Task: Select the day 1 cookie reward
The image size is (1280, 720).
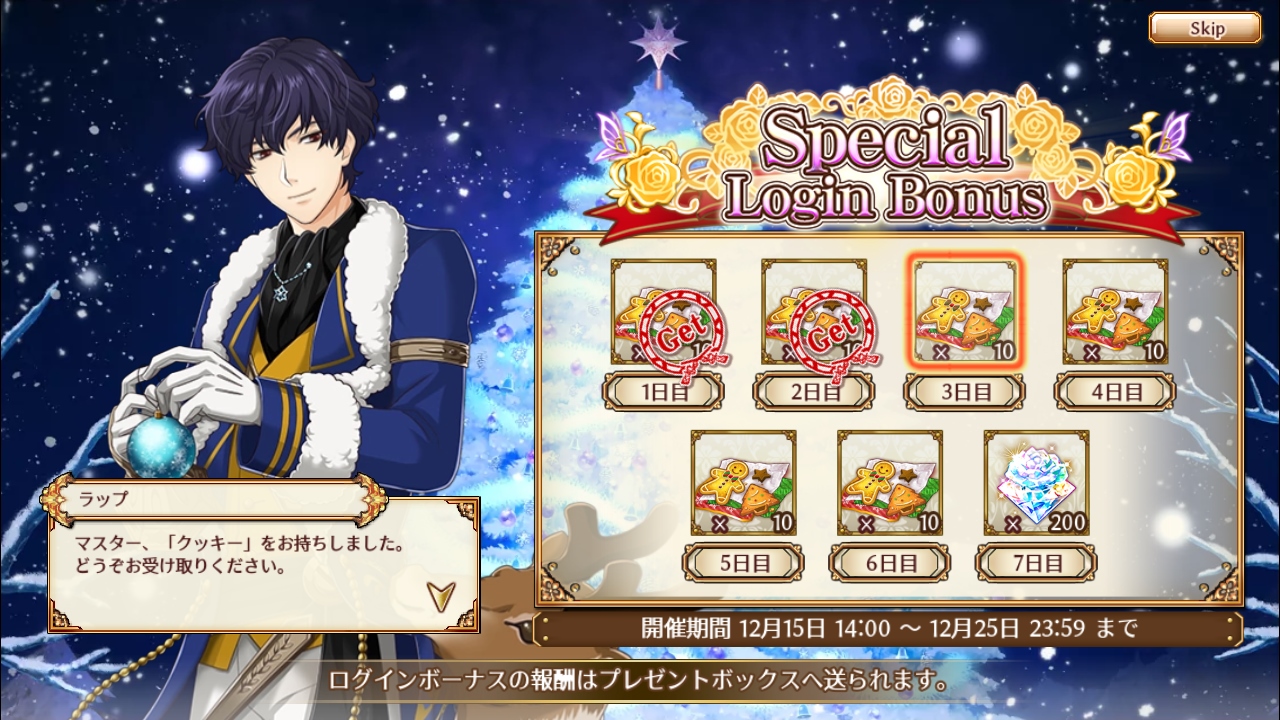Action: click(663, 312)
